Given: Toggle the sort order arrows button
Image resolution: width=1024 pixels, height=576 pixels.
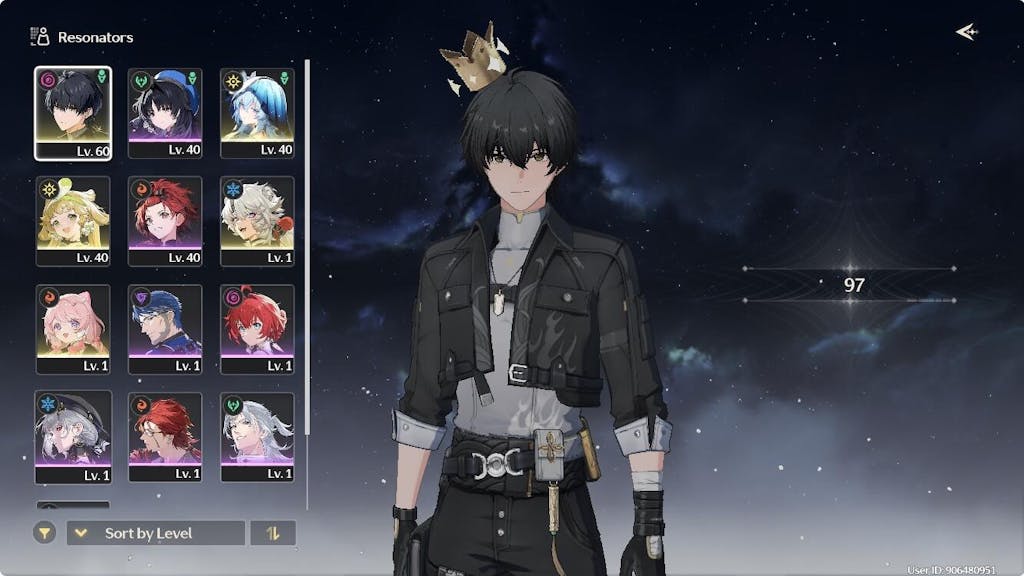Looking at the screenshot, I should point(273,533).
